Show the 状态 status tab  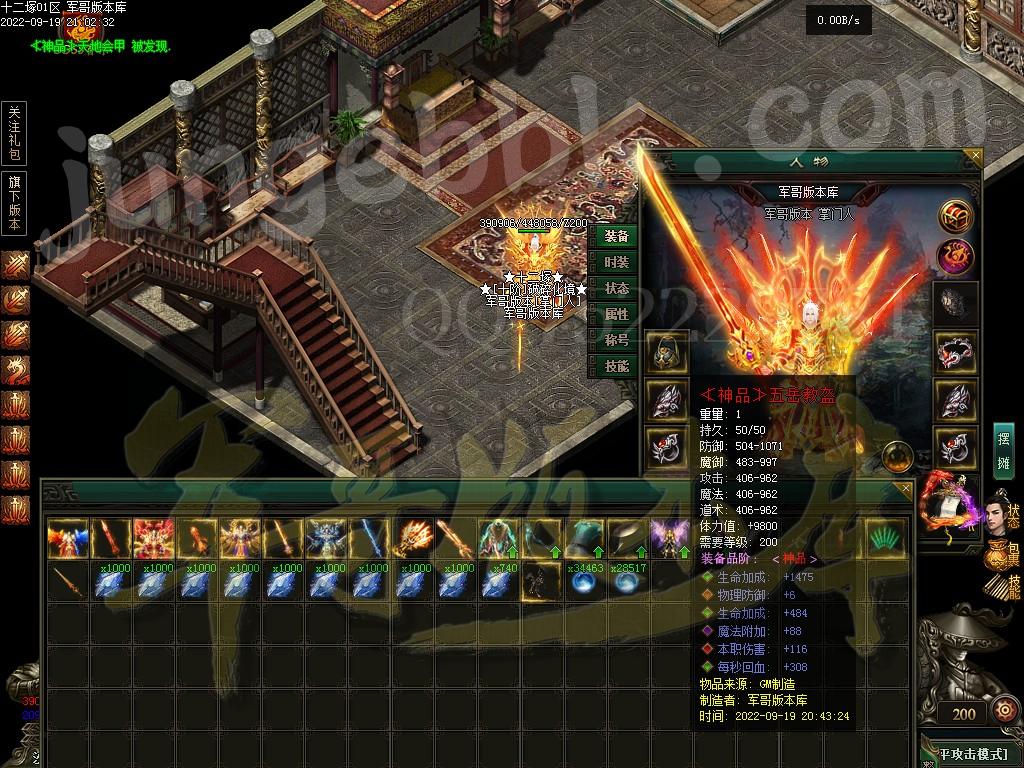click(617, 288)
